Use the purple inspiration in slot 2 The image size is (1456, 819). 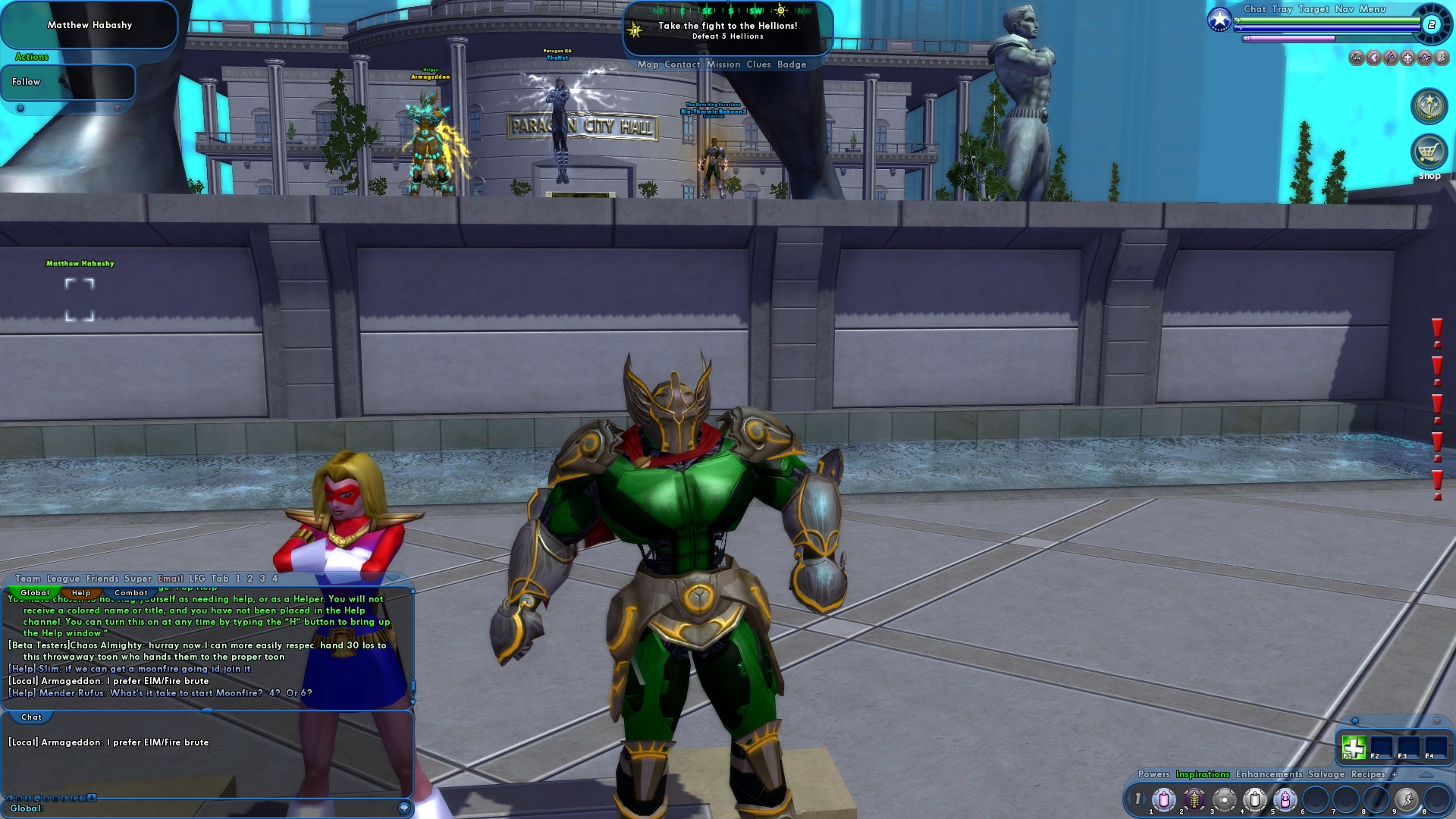[x=1194, y=801]
